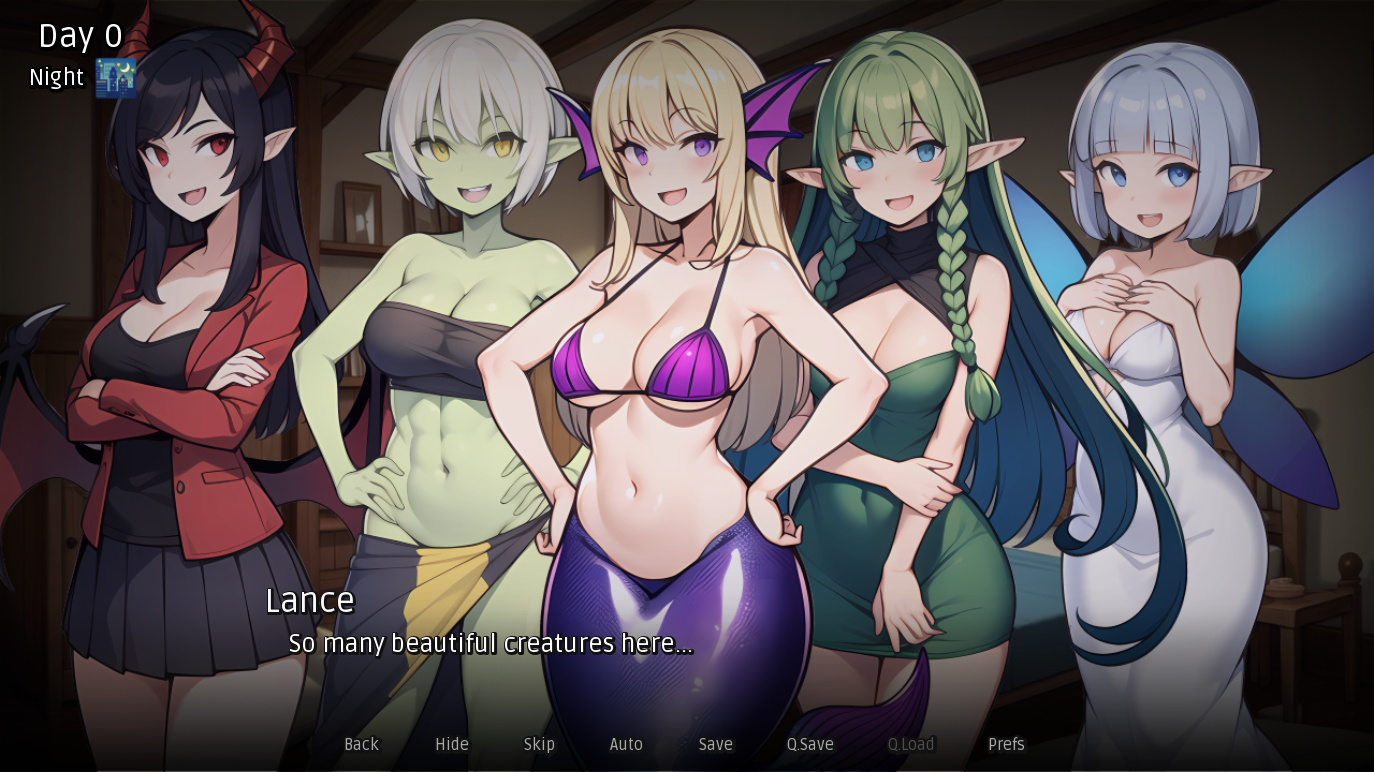Quick save with Q.Save

click(x=810, y=744)
